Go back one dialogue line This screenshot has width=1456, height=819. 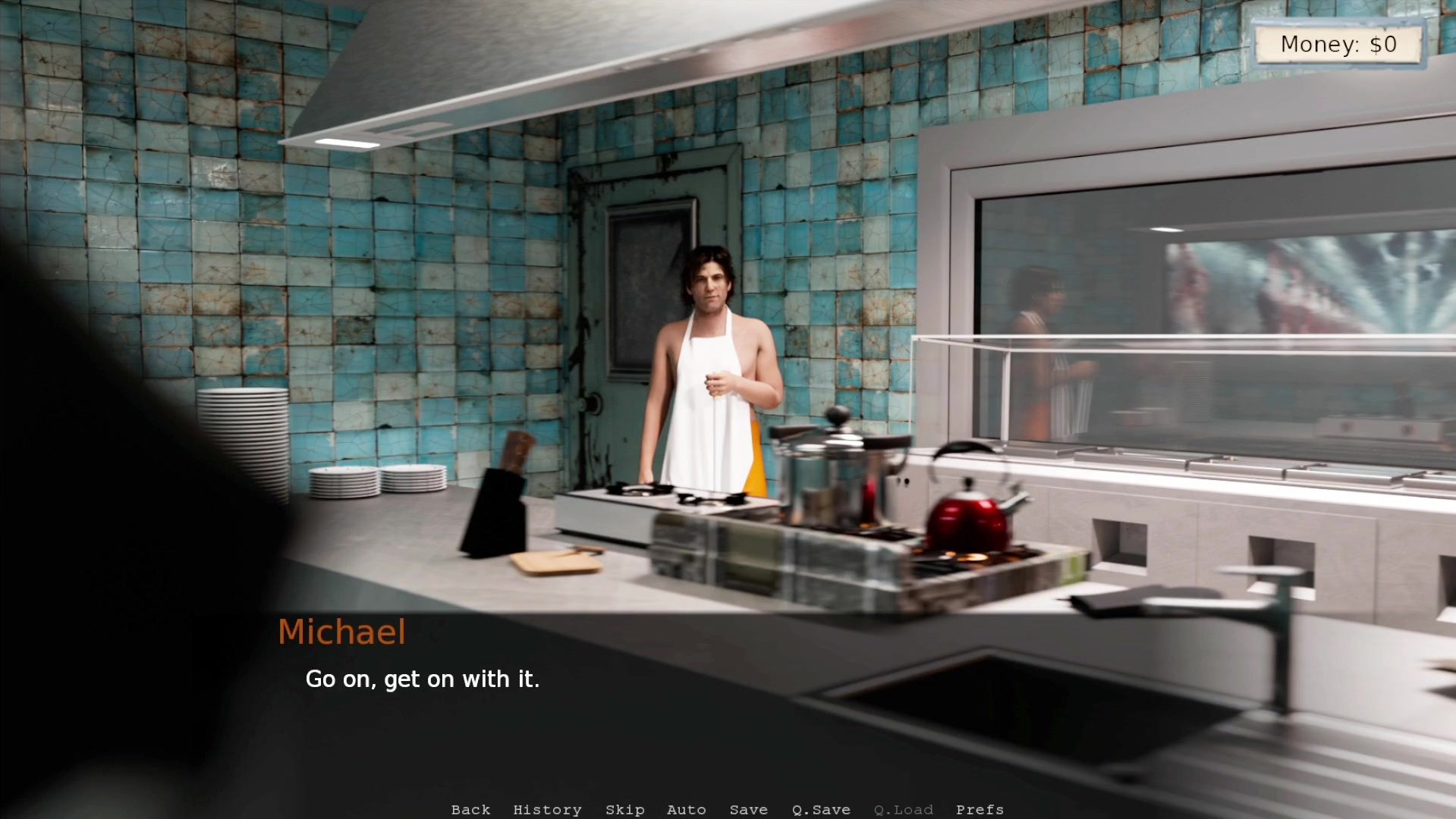tap(470, 810)
